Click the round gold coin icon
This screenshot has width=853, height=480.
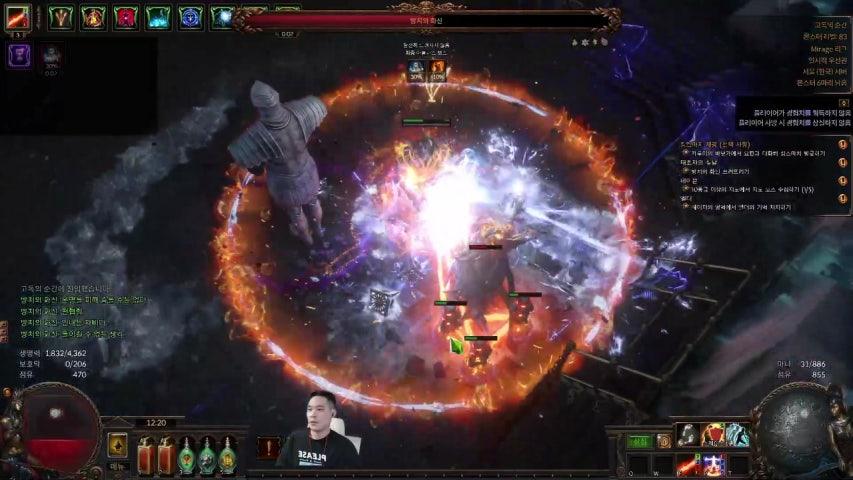click(x=664, y=441)
